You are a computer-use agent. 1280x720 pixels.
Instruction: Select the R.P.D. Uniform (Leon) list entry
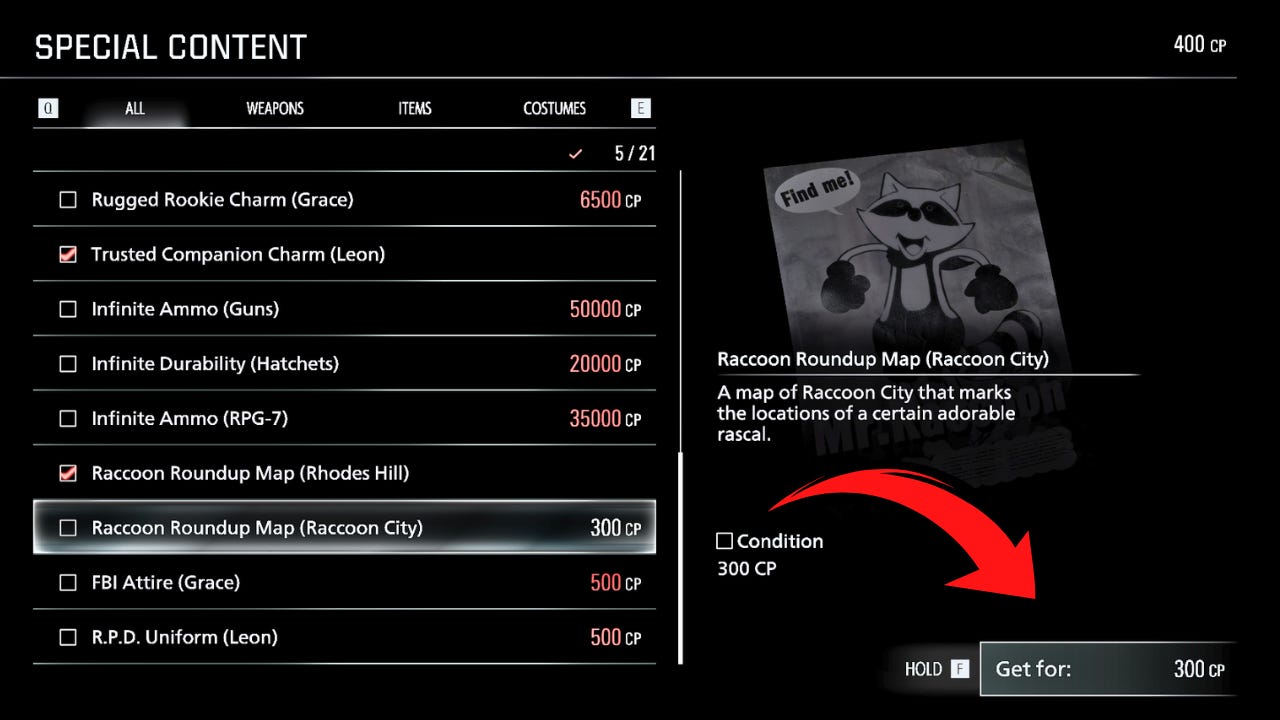click(300, 637)
